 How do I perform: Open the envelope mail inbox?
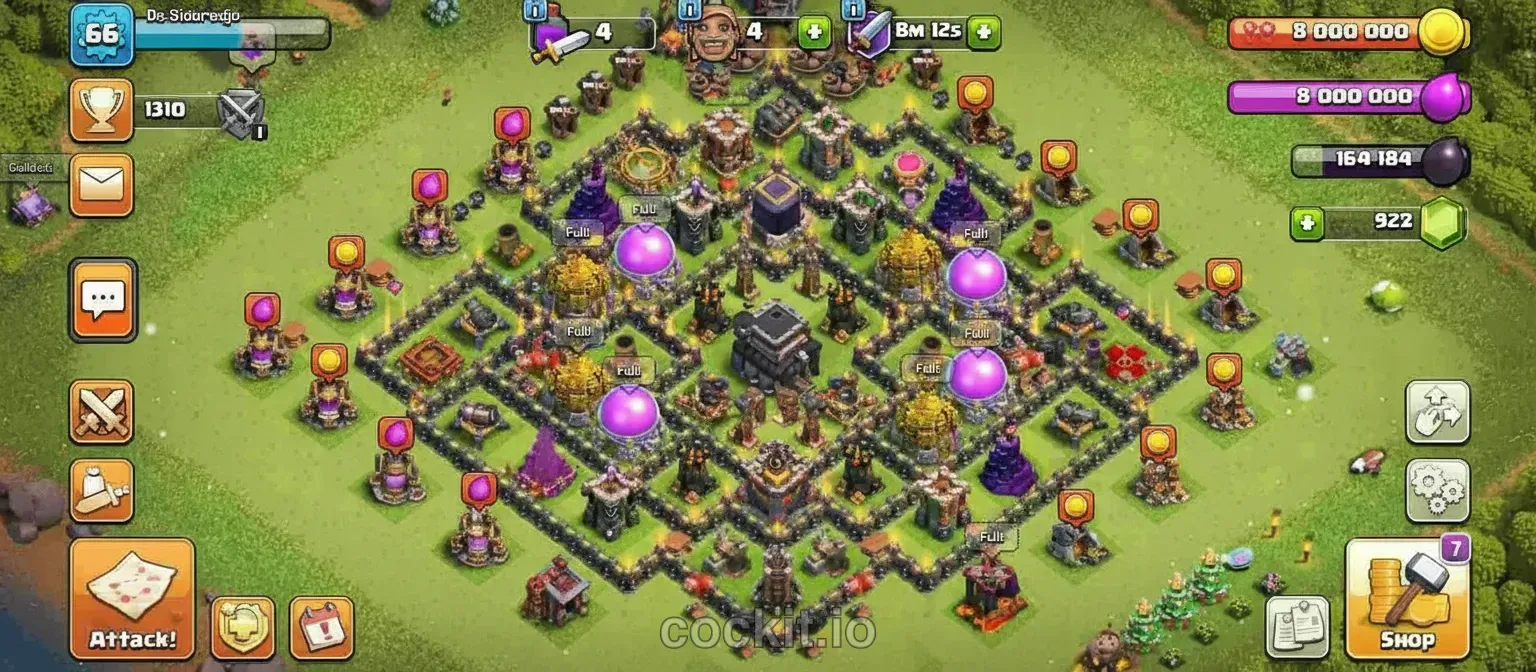click(101, 185)
